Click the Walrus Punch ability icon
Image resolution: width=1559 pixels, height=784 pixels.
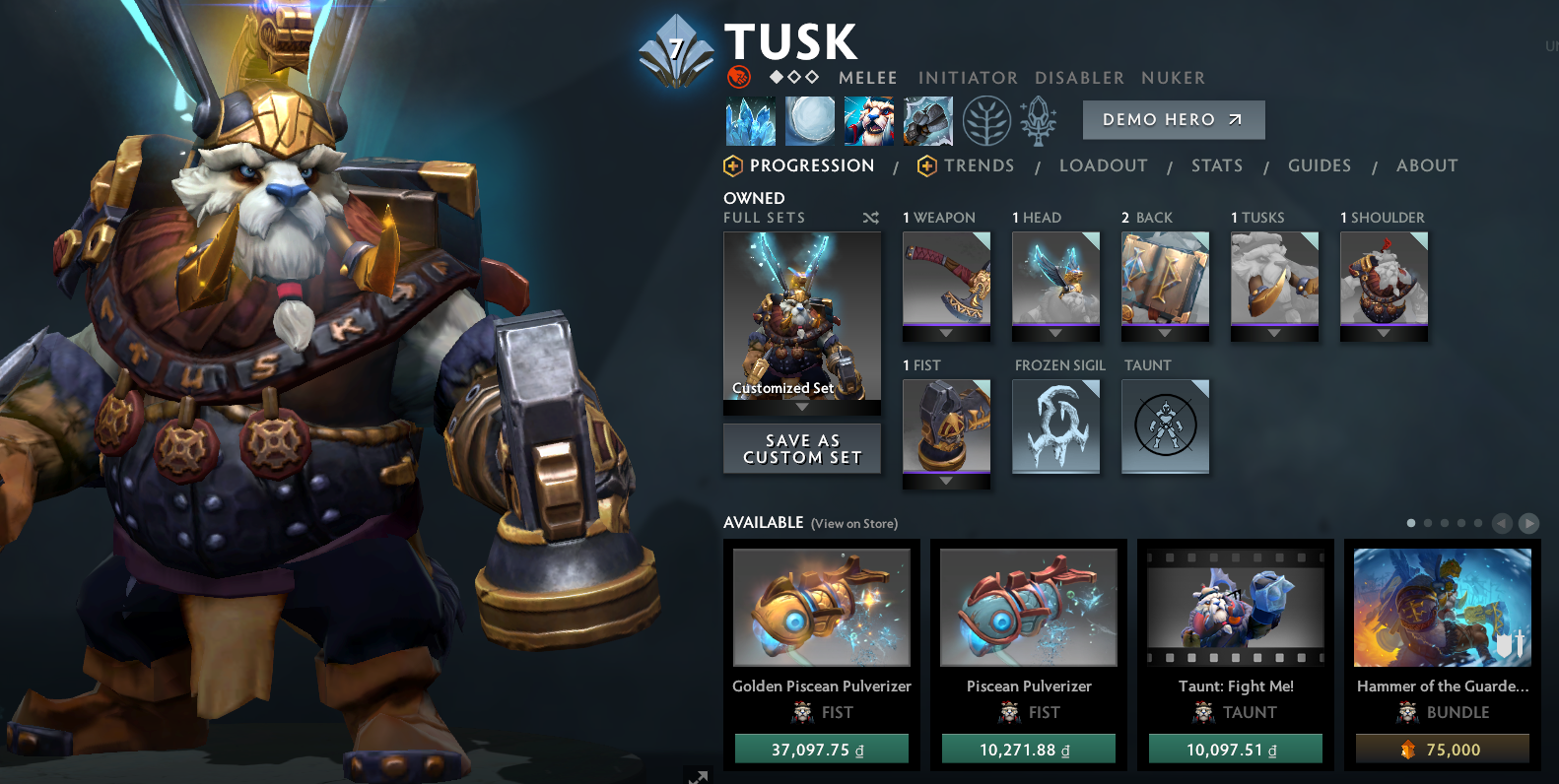[927, 120]
